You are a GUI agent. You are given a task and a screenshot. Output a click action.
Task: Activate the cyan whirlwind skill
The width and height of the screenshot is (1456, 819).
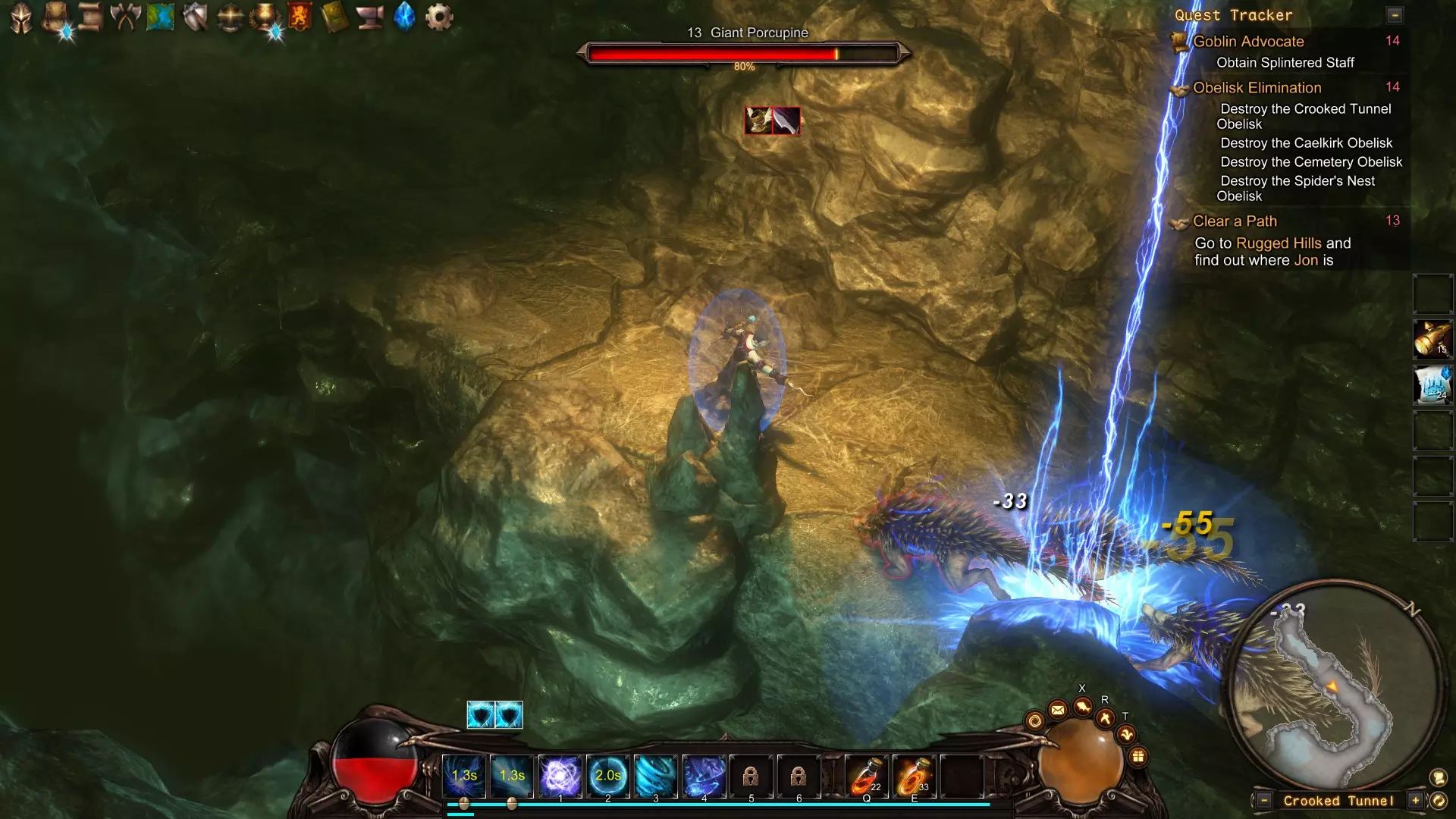point(656,776)
